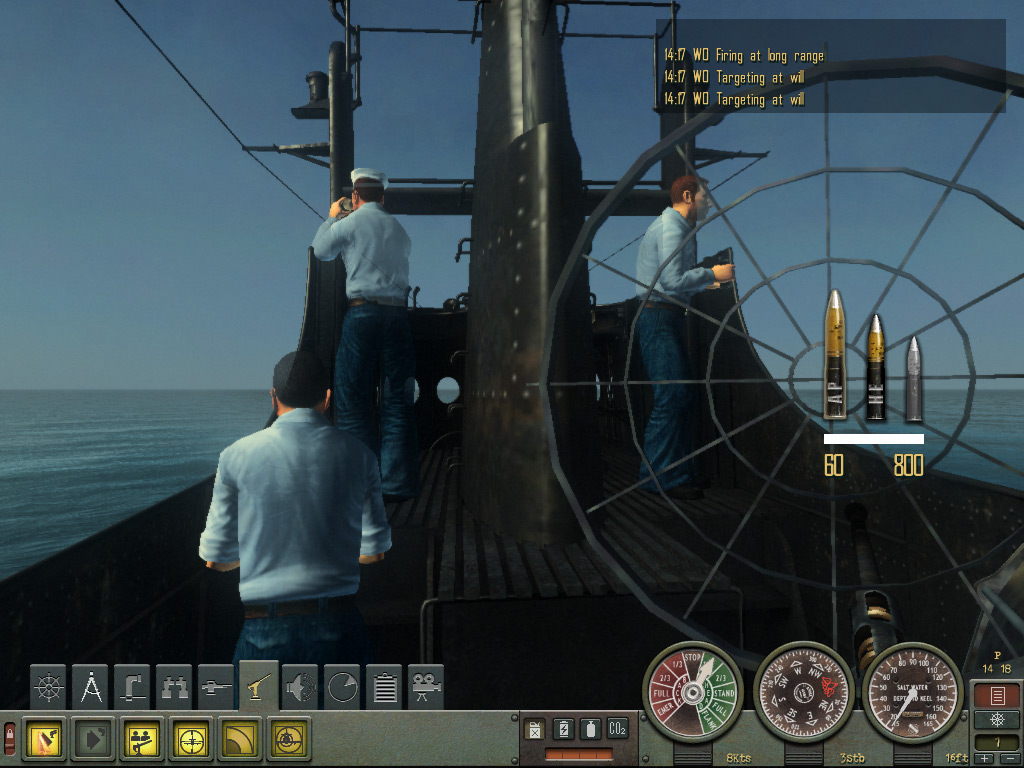Image resolution: width=1024 pixels, height=768 pixels.
Task: Open the binoculars bridge view
Action: (x=176, y=687)
